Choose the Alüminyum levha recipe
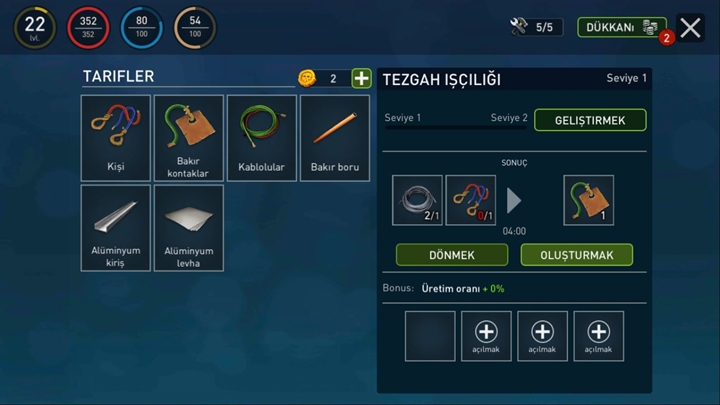 pos(188,228)
